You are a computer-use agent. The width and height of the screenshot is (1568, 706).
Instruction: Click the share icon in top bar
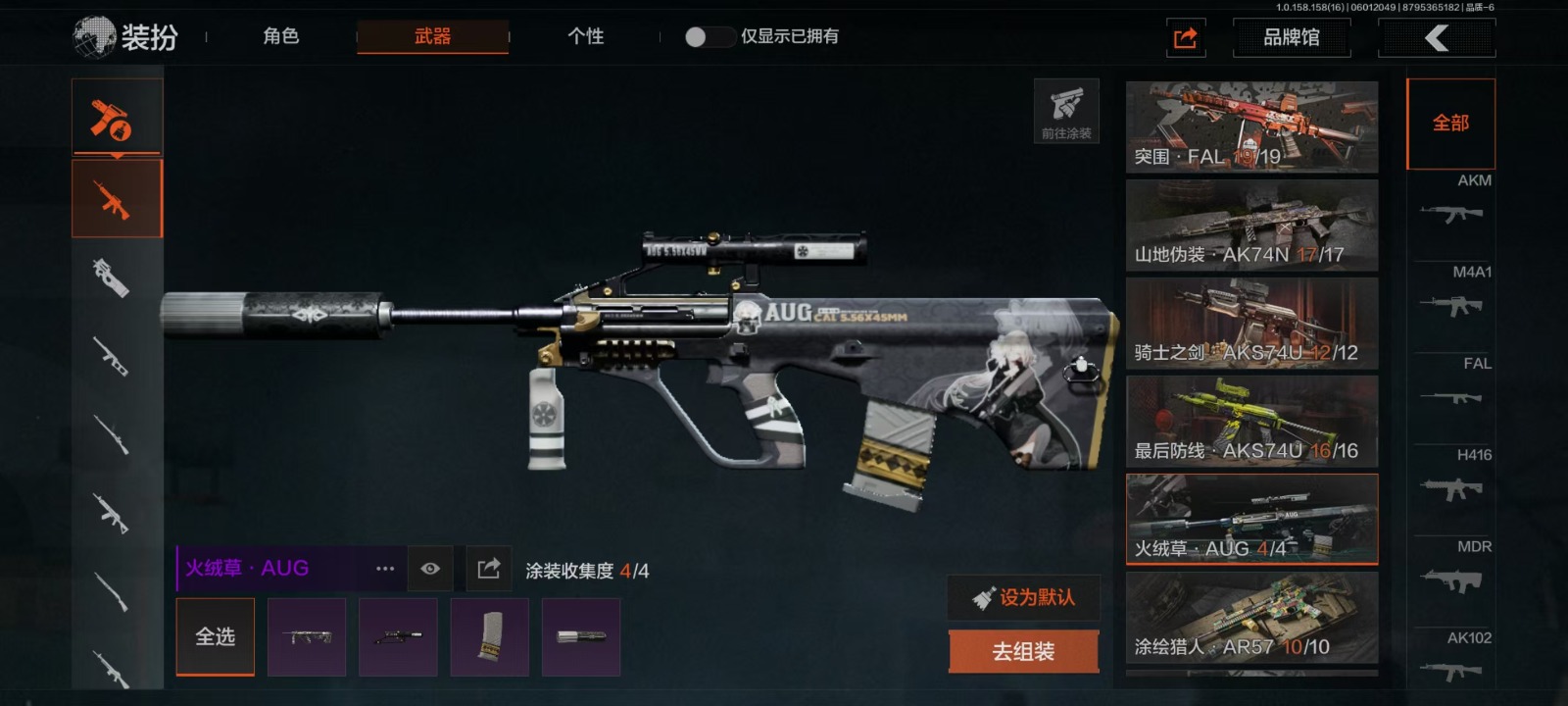click(x=1185, y=38)
